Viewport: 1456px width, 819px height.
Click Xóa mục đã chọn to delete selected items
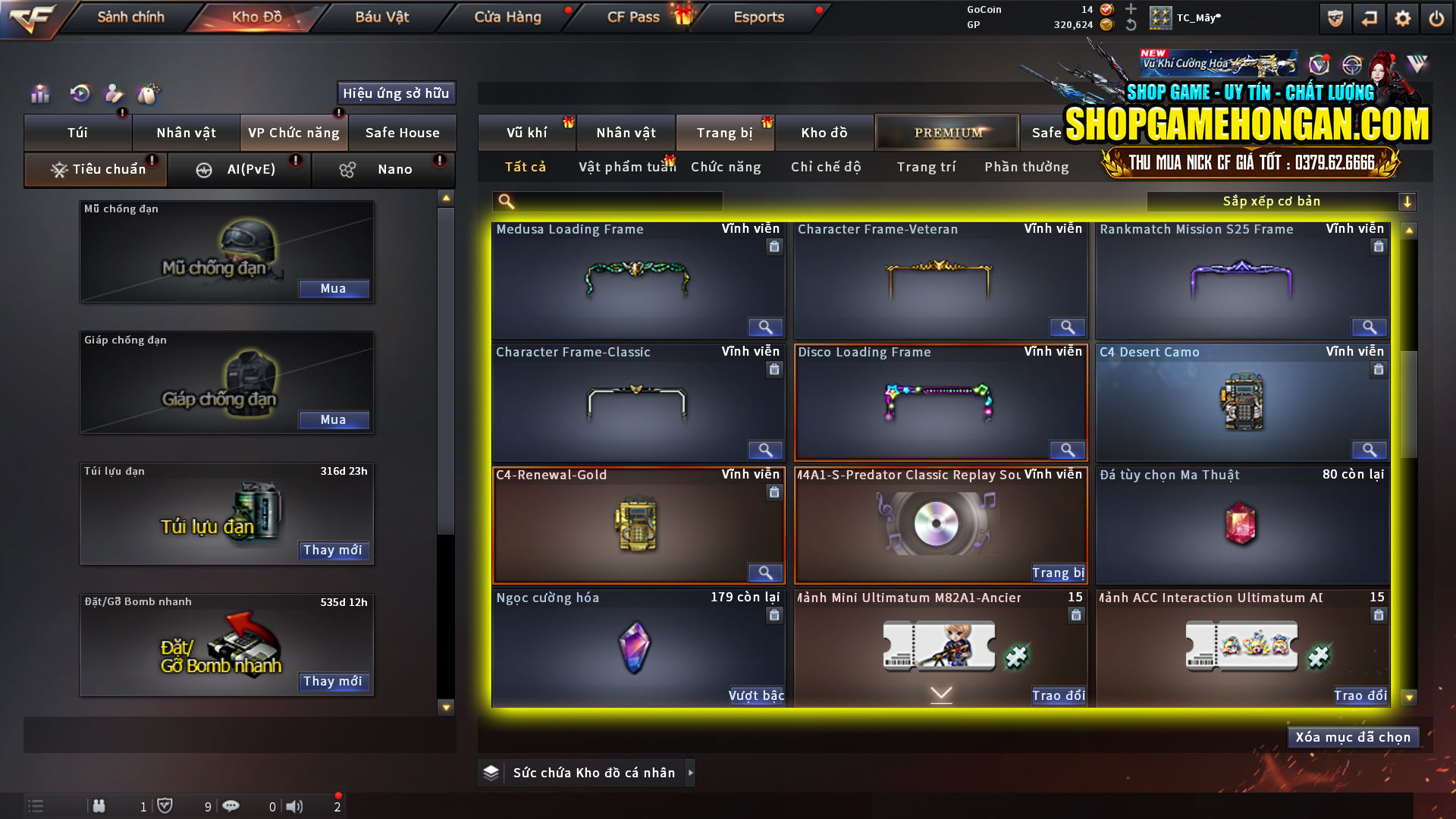coord(1353,736)
